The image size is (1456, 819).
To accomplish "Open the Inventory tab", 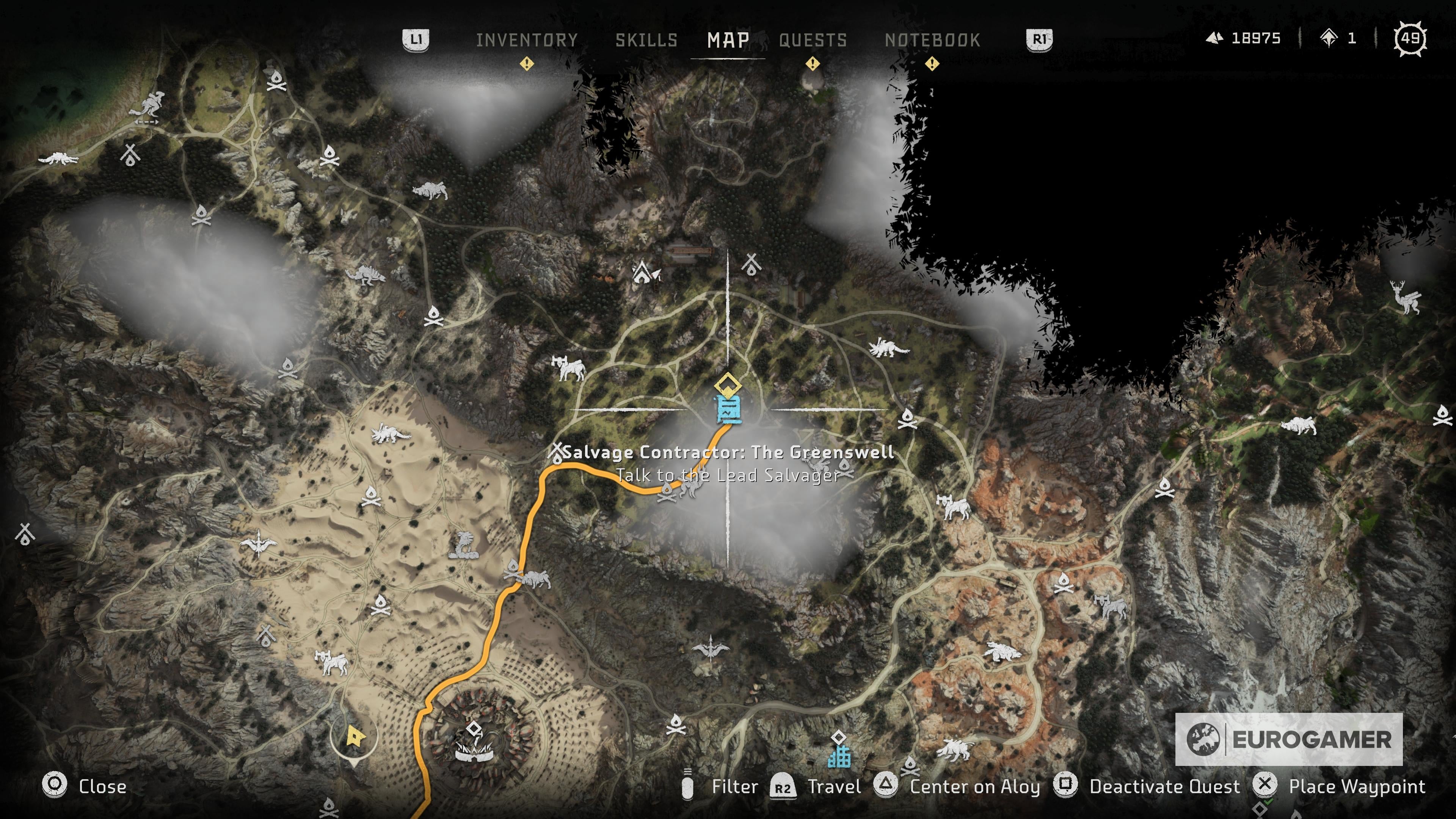I will [526, 39].
